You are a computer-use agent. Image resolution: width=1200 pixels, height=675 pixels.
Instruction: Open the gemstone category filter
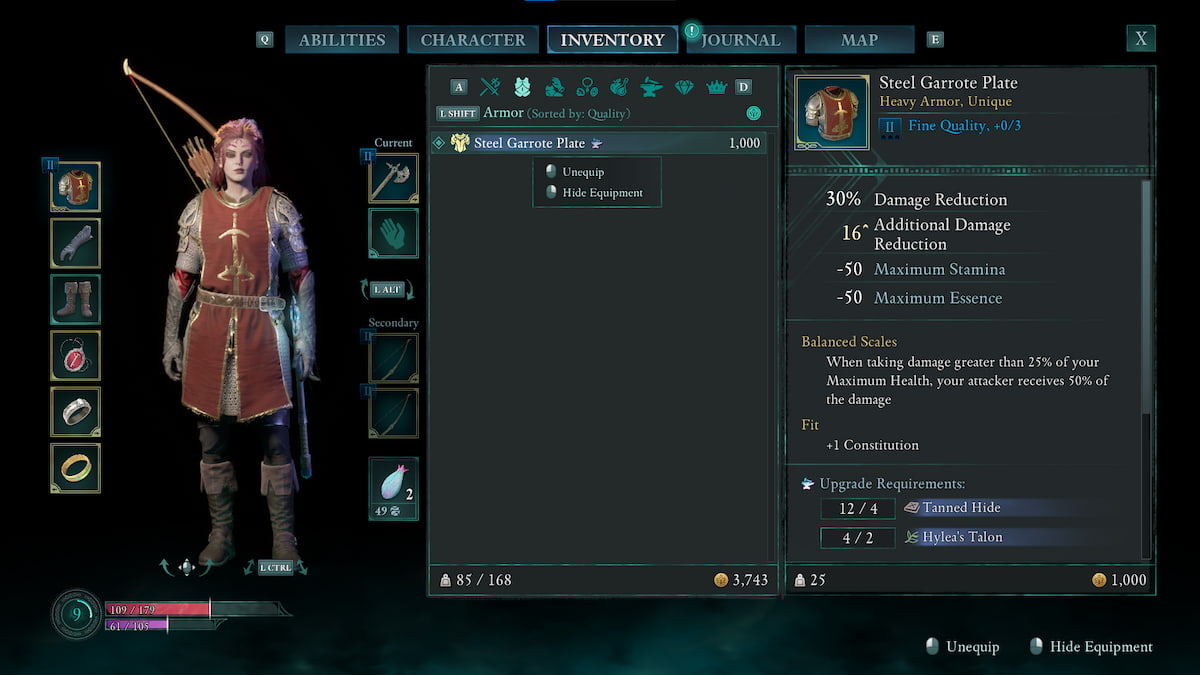(684, 87)
